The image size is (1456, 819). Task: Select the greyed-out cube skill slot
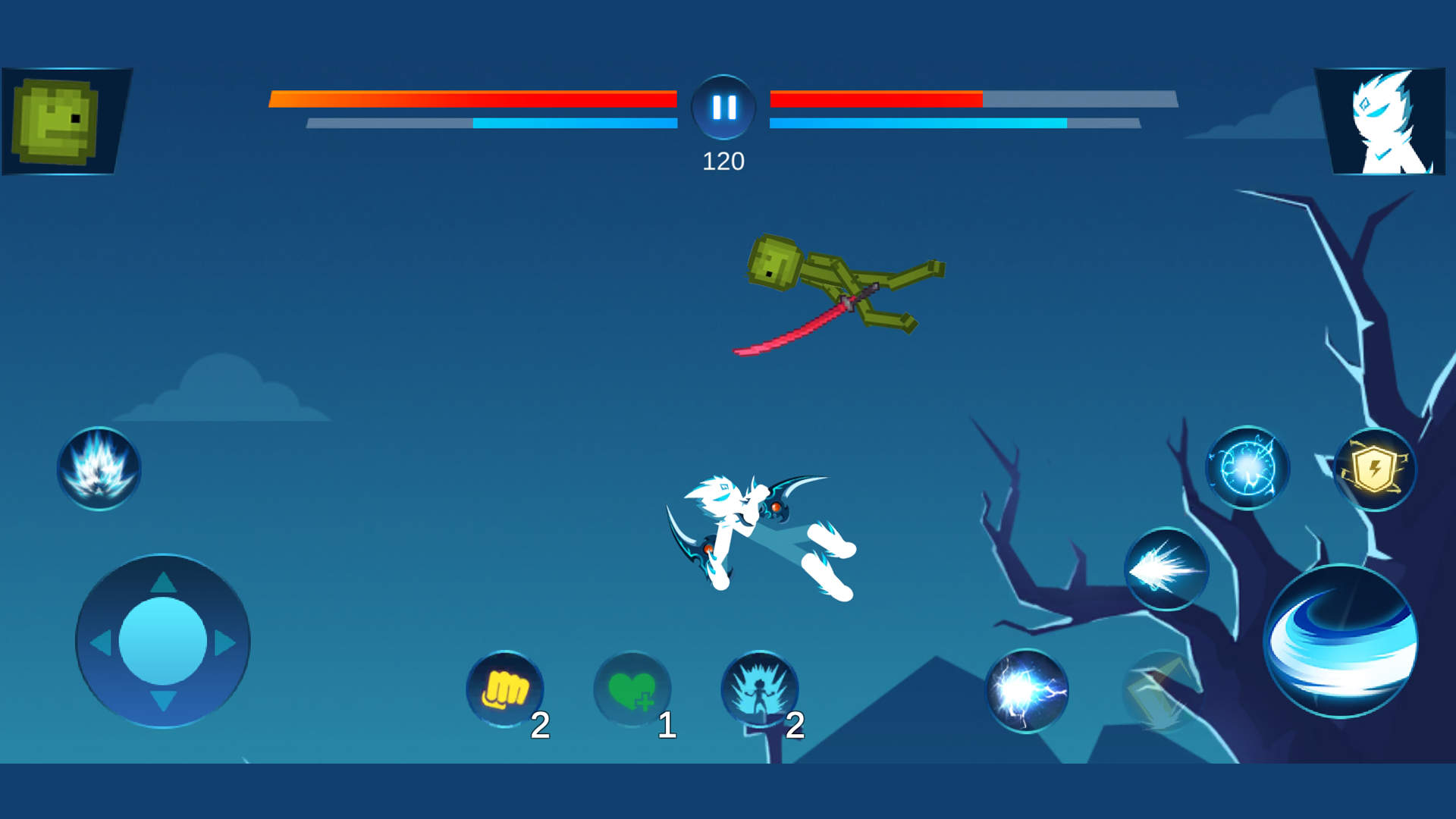[x=1163, y=690]
